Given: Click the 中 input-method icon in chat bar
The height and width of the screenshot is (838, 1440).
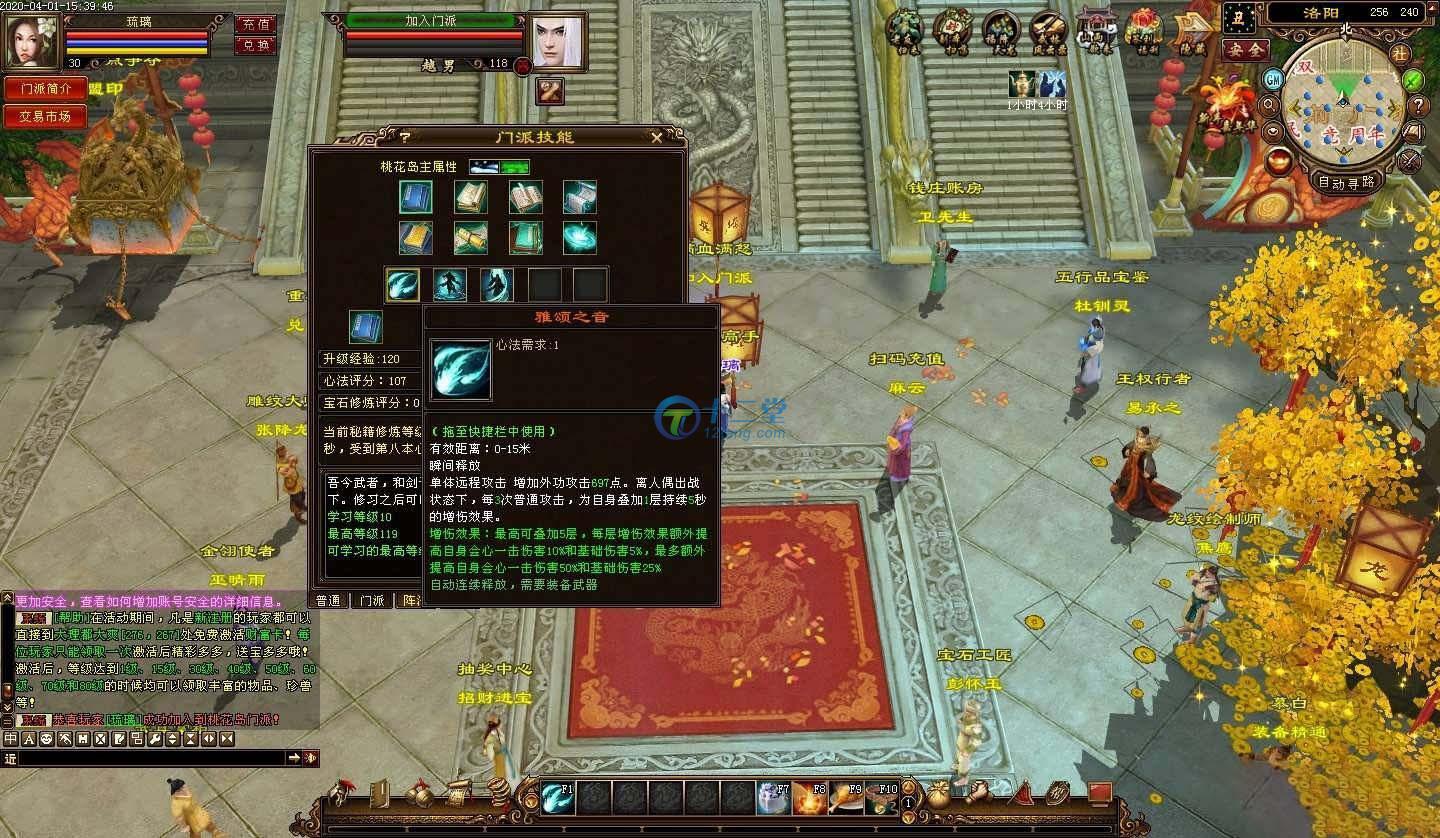Looking at the screenshot, I should [x=12, y=740].
